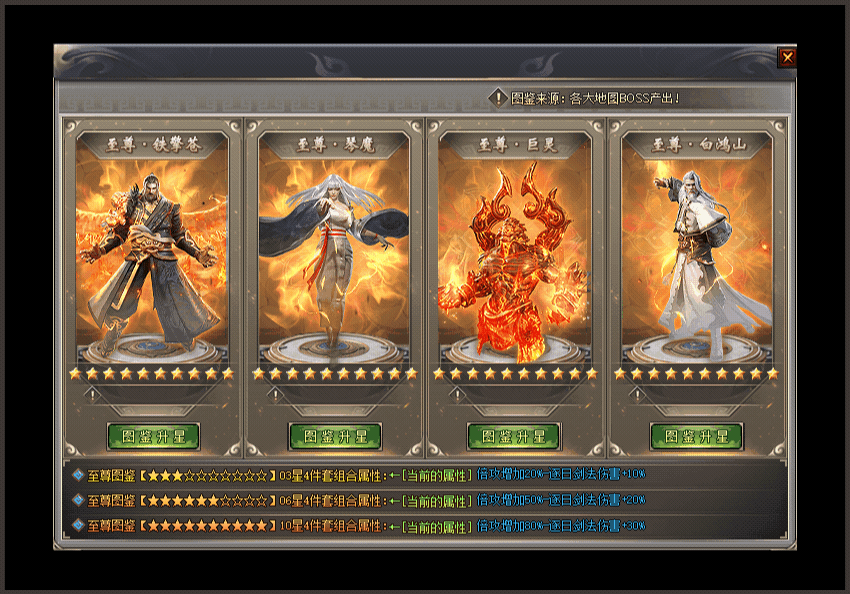Show info icon details under 琴魔 card

point(273,395)
